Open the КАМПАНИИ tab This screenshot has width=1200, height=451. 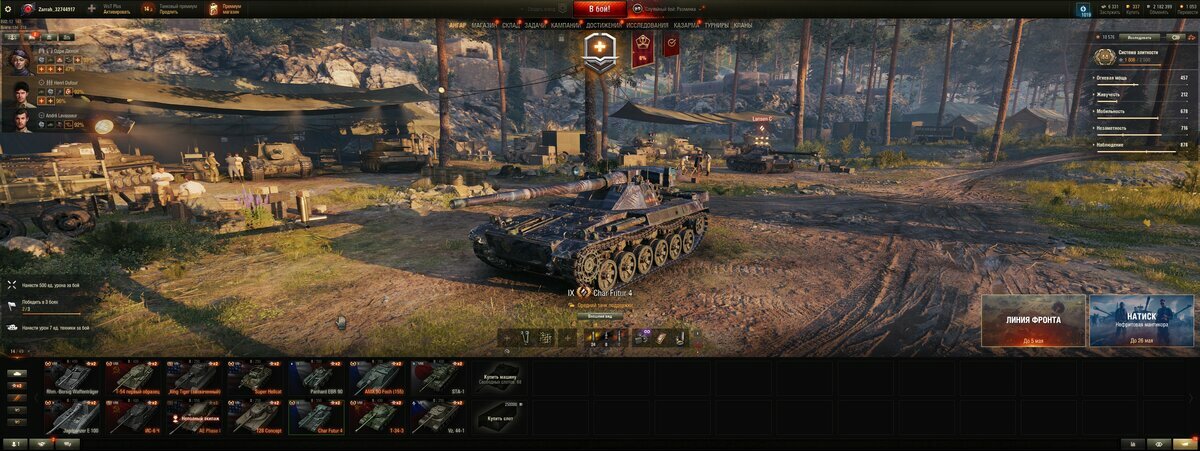(566, 24)
